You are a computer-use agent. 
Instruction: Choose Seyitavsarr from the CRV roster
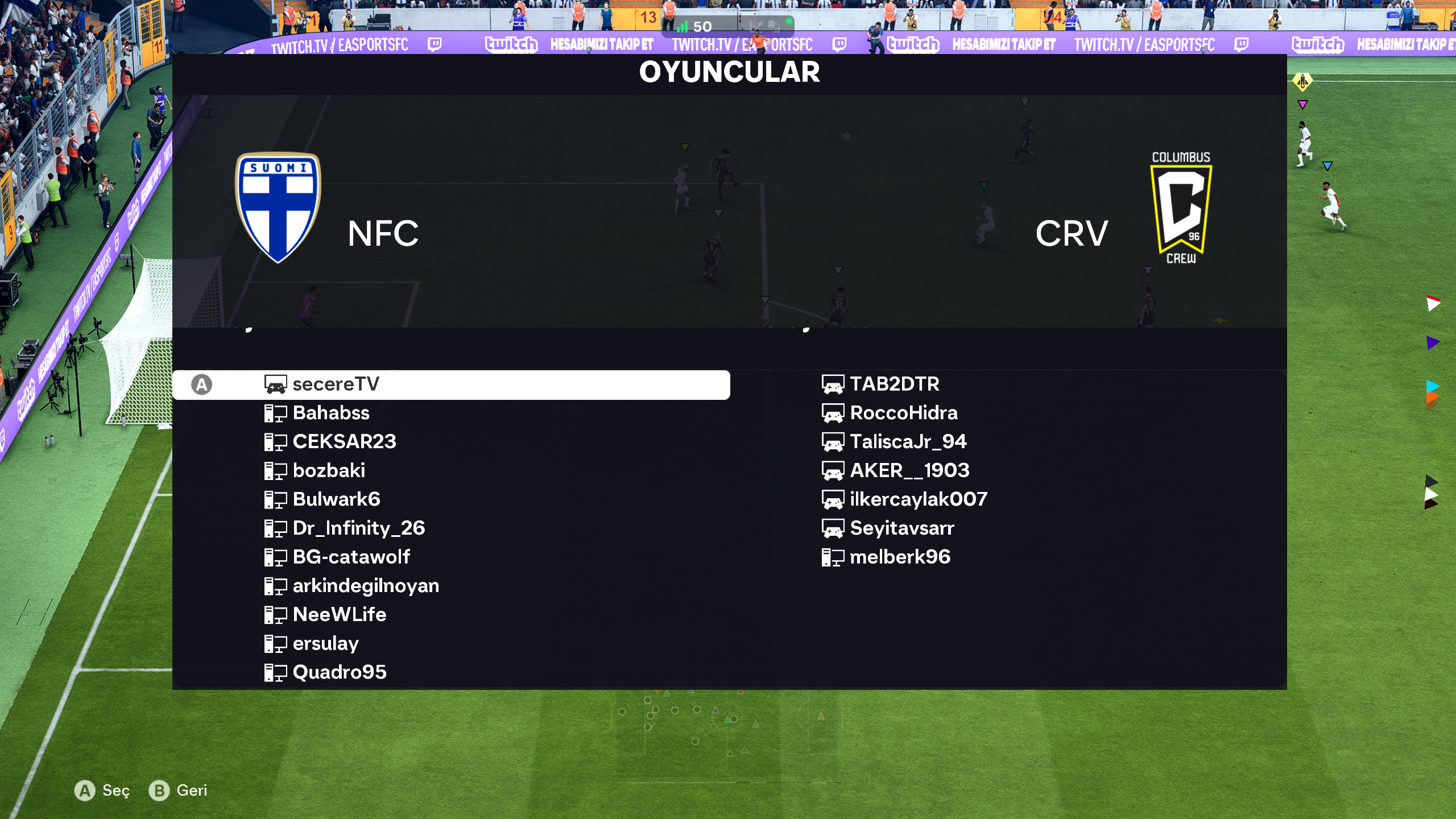(902, 528)
